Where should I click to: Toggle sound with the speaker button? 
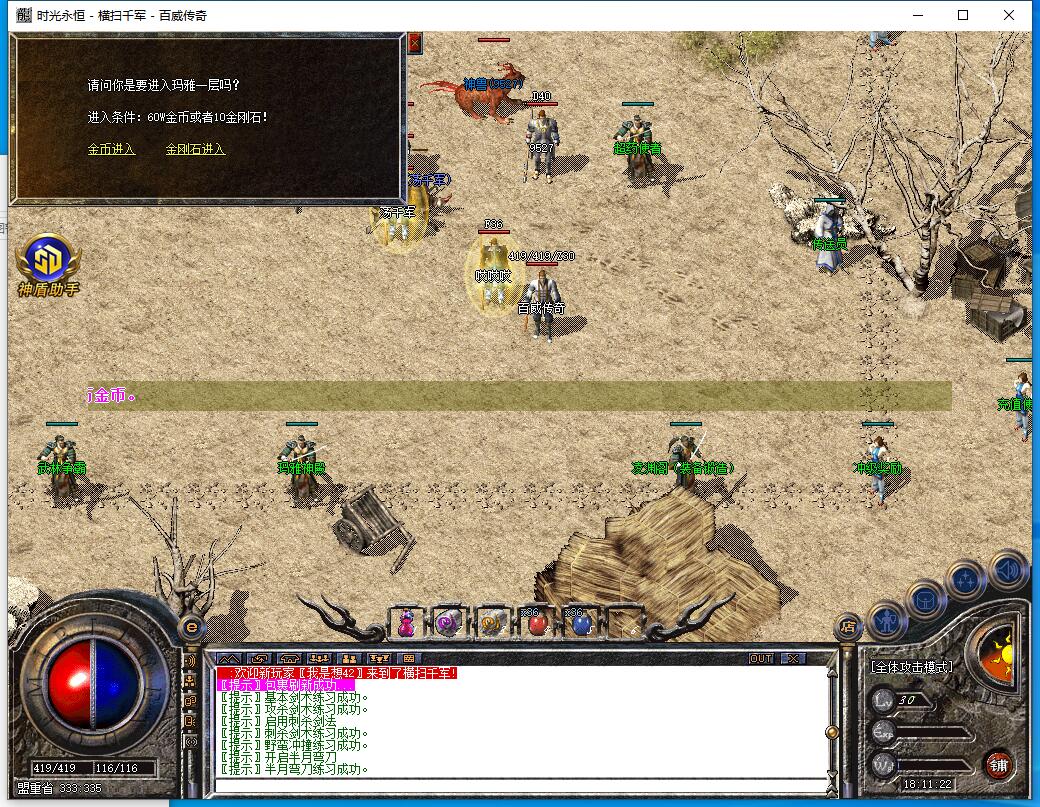[x=1008, y=571]
